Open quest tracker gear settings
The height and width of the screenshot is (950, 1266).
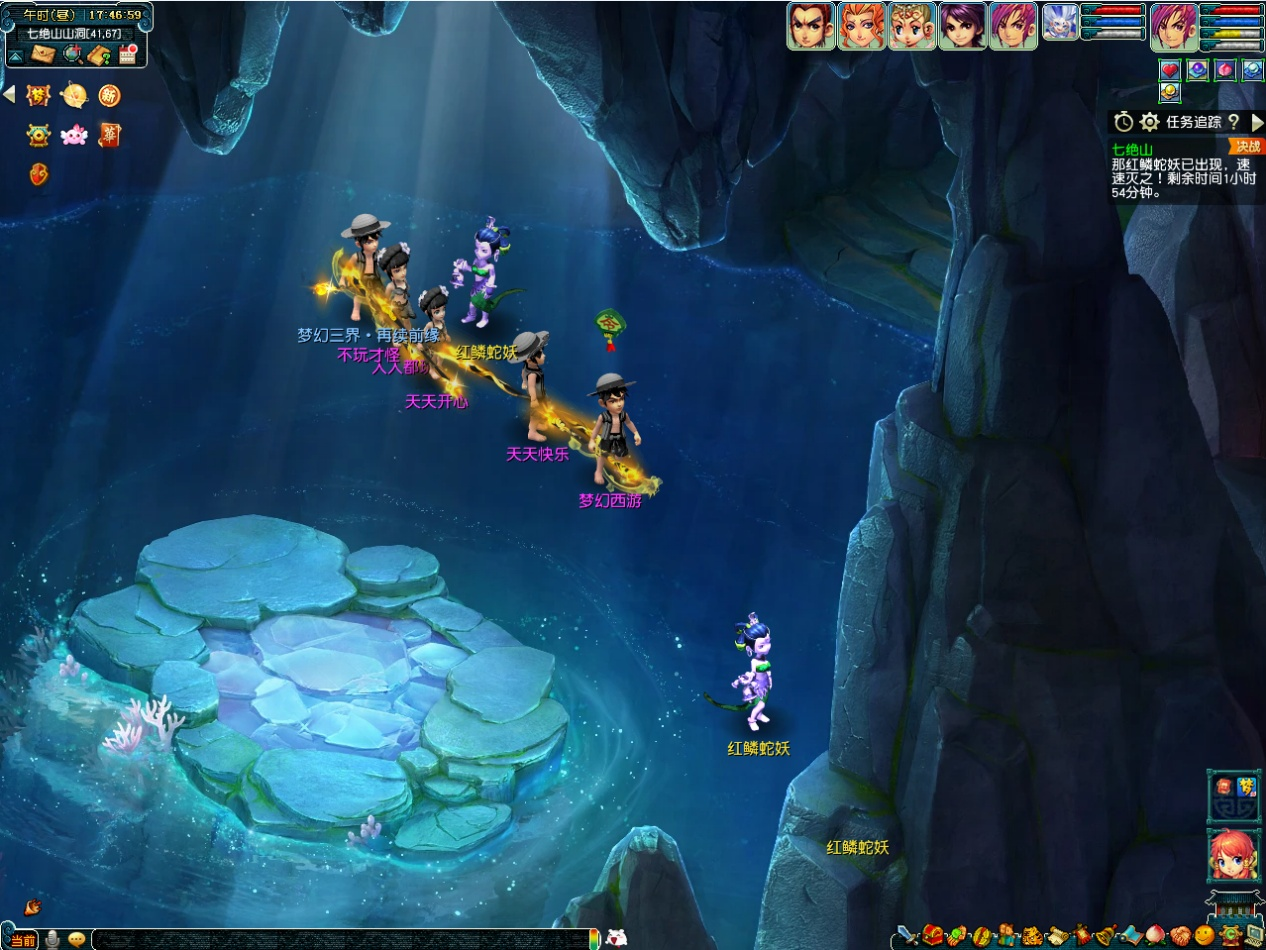(1150, 122)
